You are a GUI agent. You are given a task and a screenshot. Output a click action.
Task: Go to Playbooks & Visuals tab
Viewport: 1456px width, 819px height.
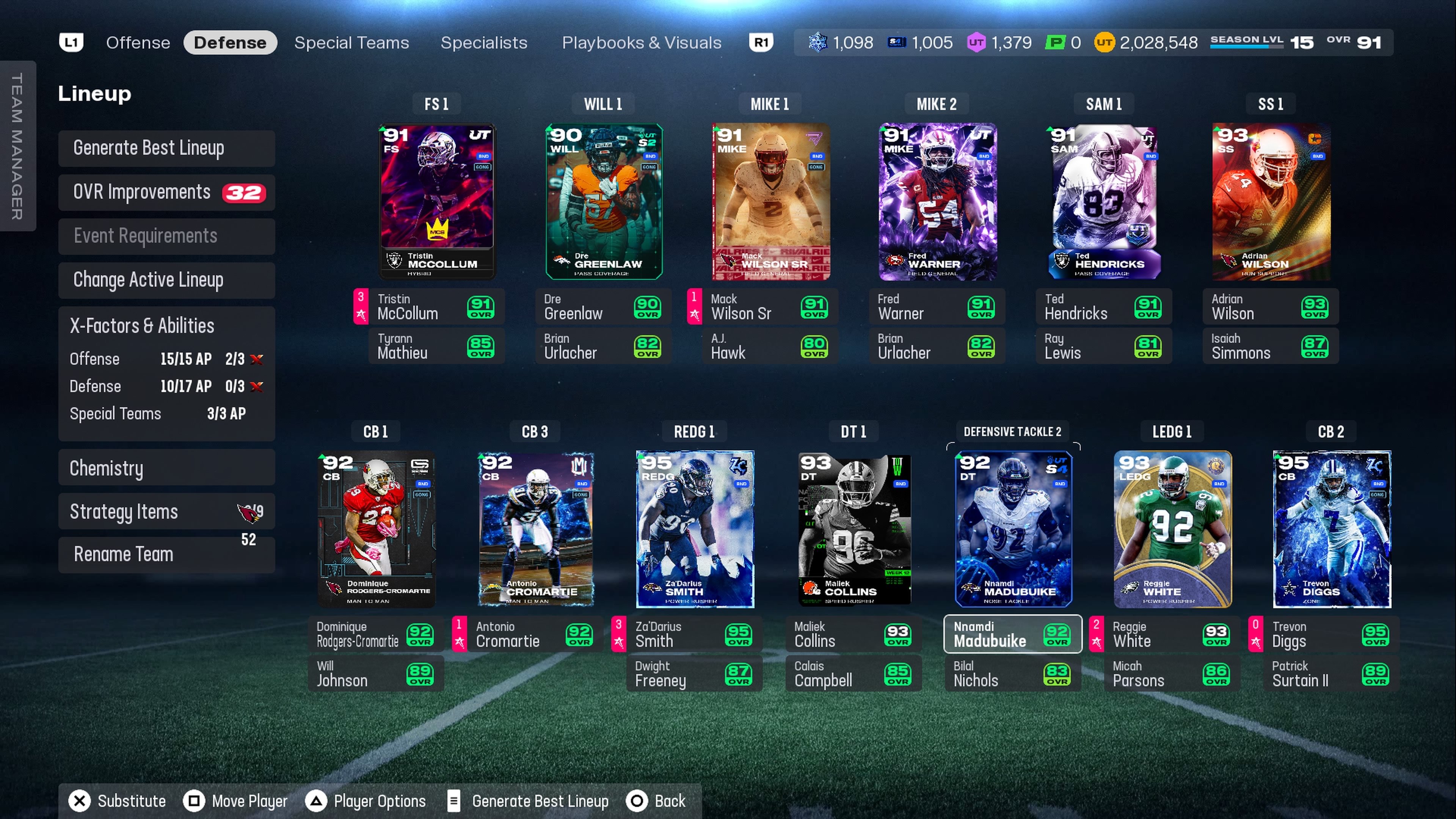(641, 42)
